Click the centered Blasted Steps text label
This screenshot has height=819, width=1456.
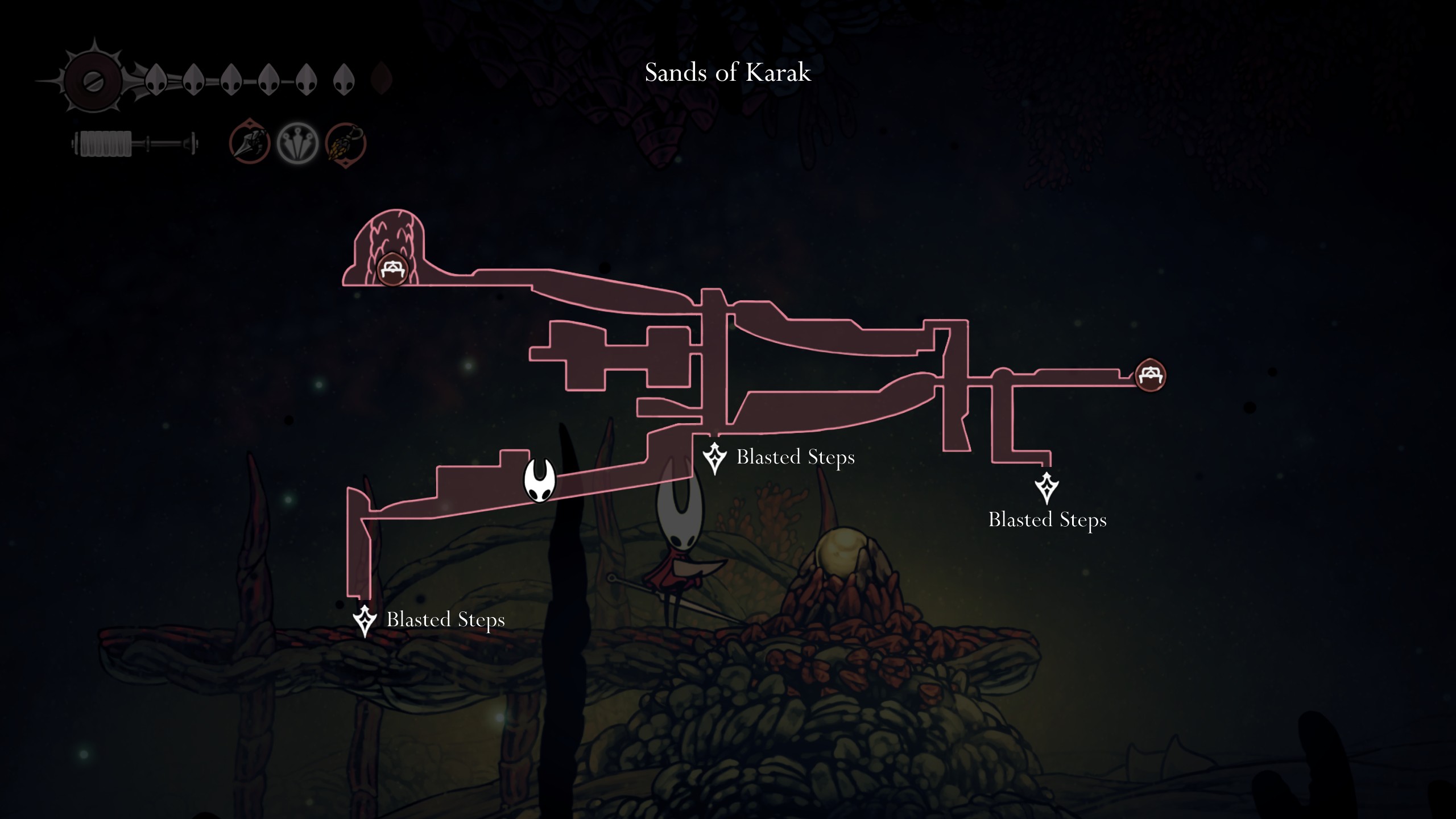796,457
